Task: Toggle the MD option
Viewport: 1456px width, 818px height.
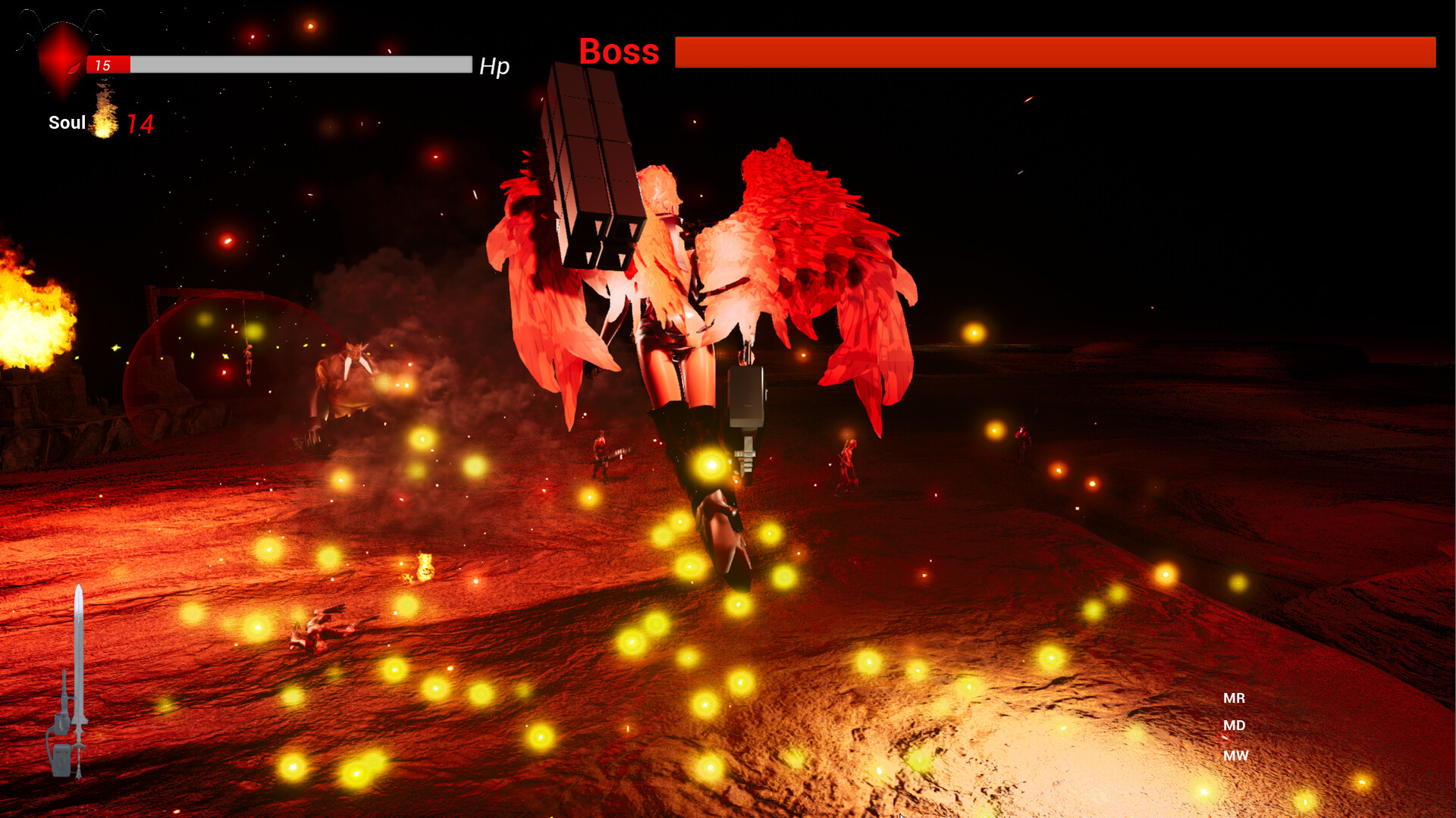Action: point(1234,726)
